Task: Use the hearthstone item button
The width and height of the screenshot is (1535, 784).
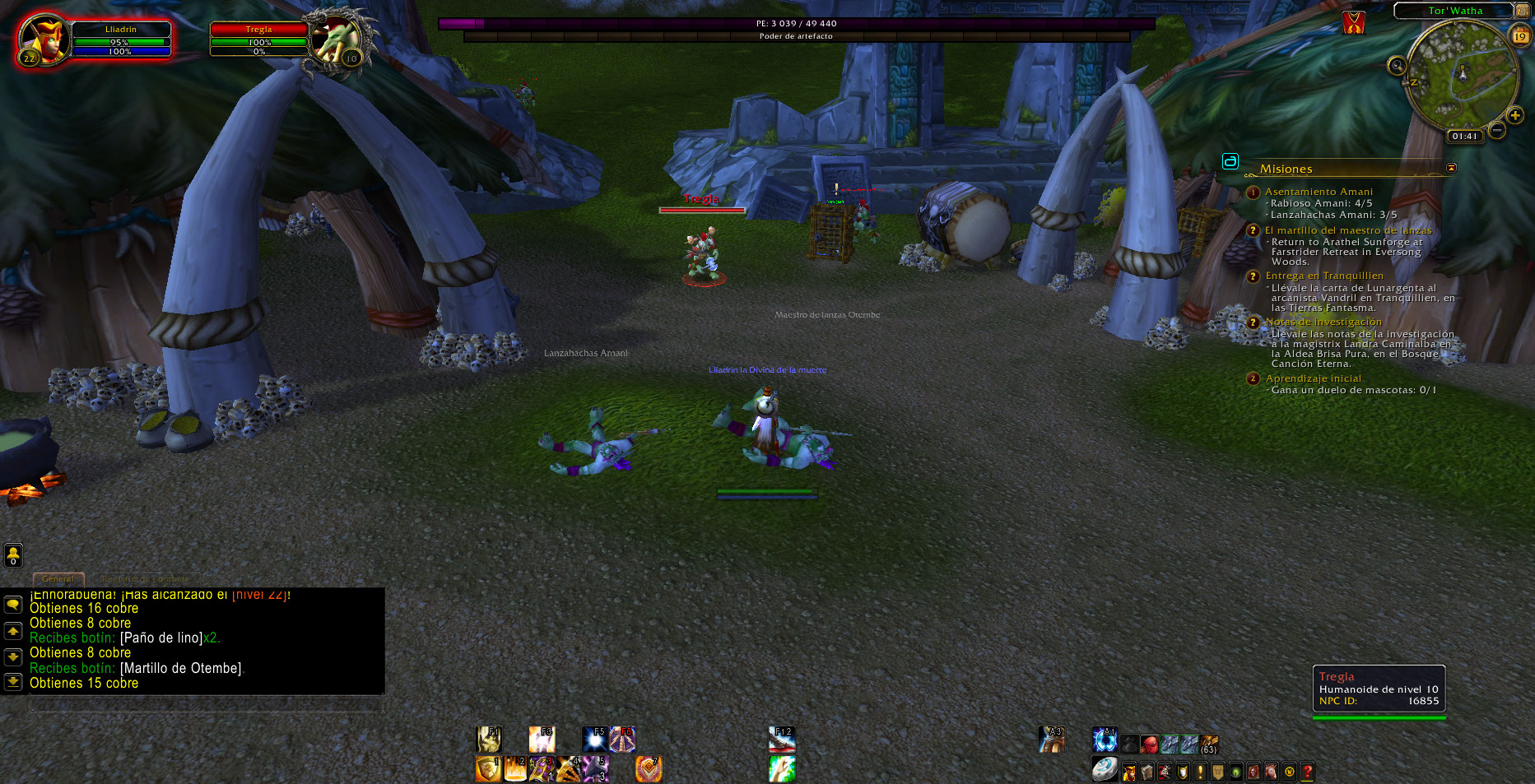Action: coord(1105,769)
